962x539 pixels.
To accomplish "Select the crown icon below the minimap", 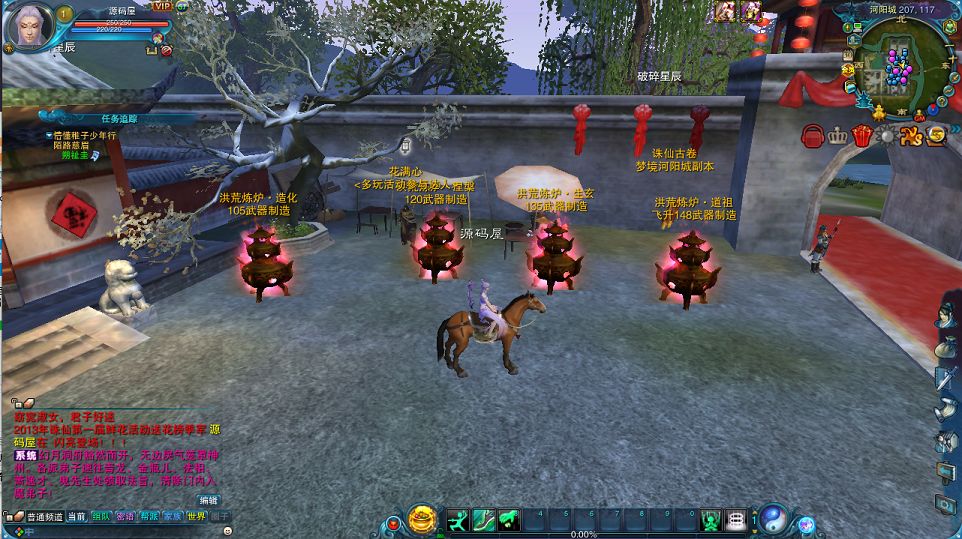I will (837, 135).
